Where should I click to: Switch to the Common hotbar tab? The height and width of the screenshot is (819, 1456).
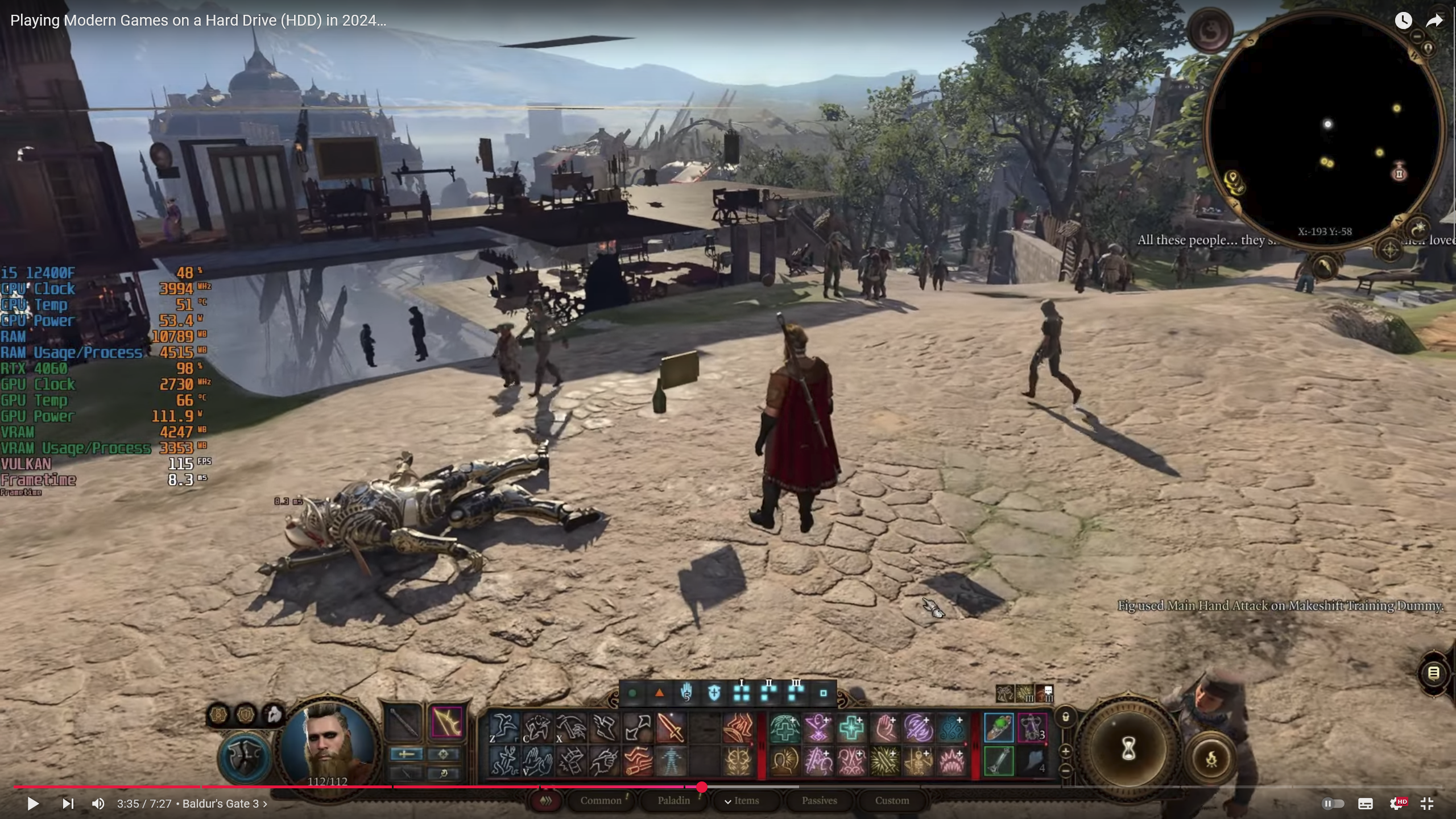pos(601,801)
